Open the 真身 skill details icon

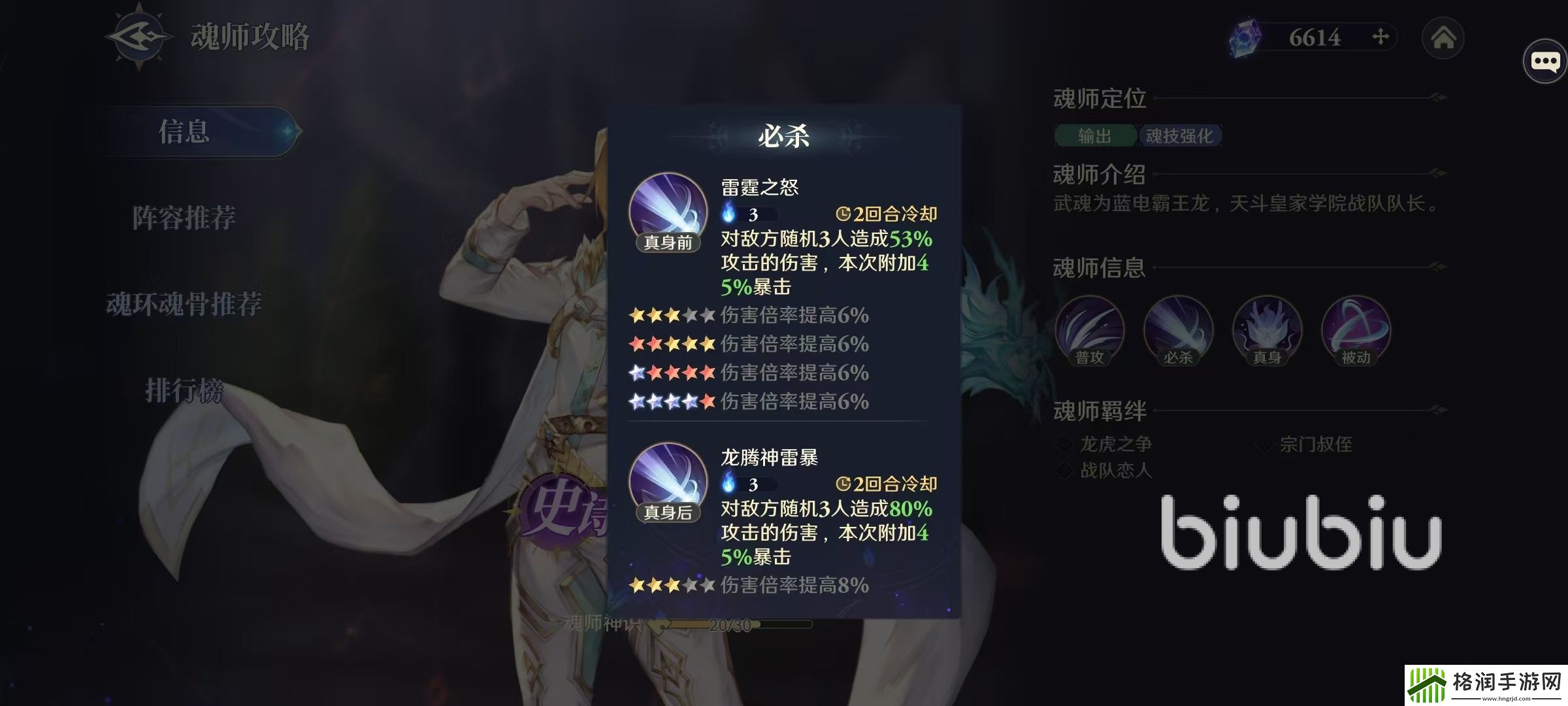[1267, 331]
